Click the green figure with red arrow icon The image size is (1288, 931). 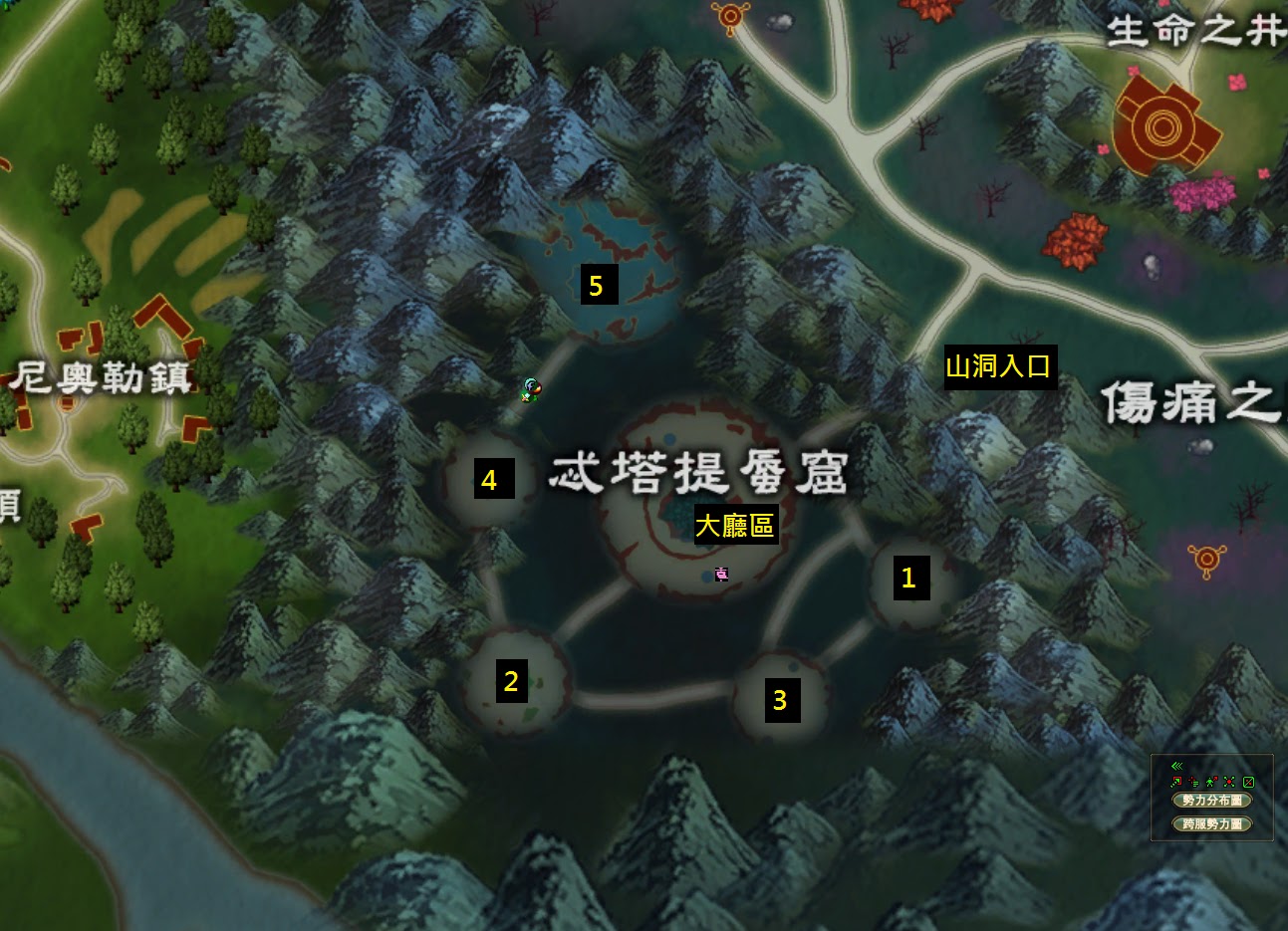pos(1211,782)
